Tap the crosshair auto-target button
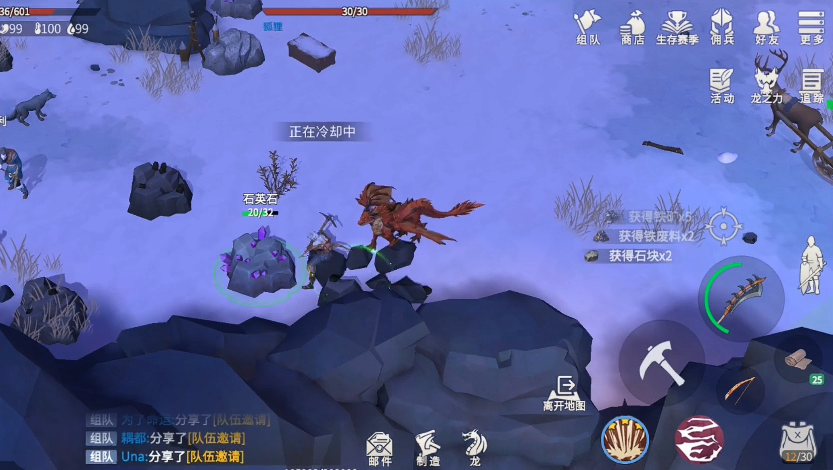This screenshot has height=470, width=833. pyautogui.click(x=723, y=226)
